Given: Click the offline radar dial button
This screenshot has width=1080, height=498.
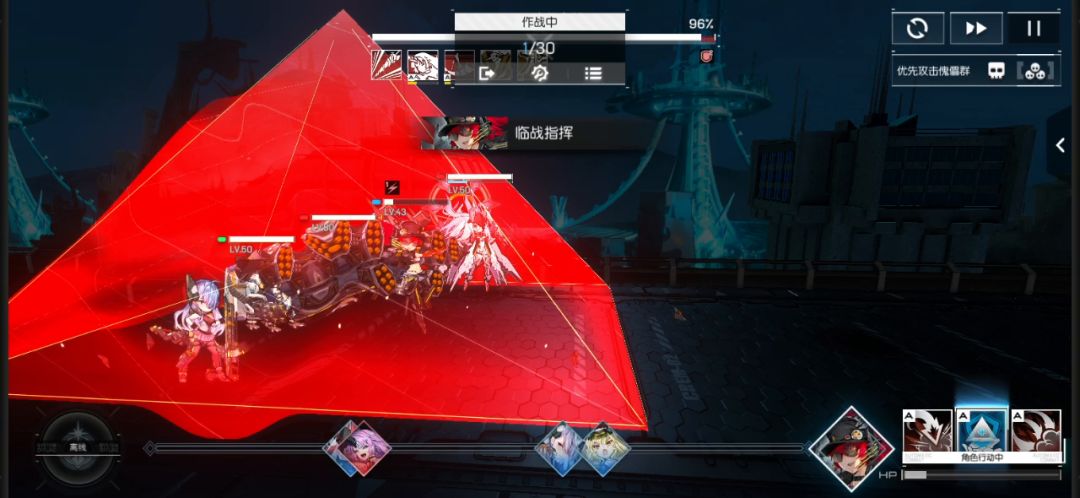Looking at the screenshot, I should coord(79,448).
